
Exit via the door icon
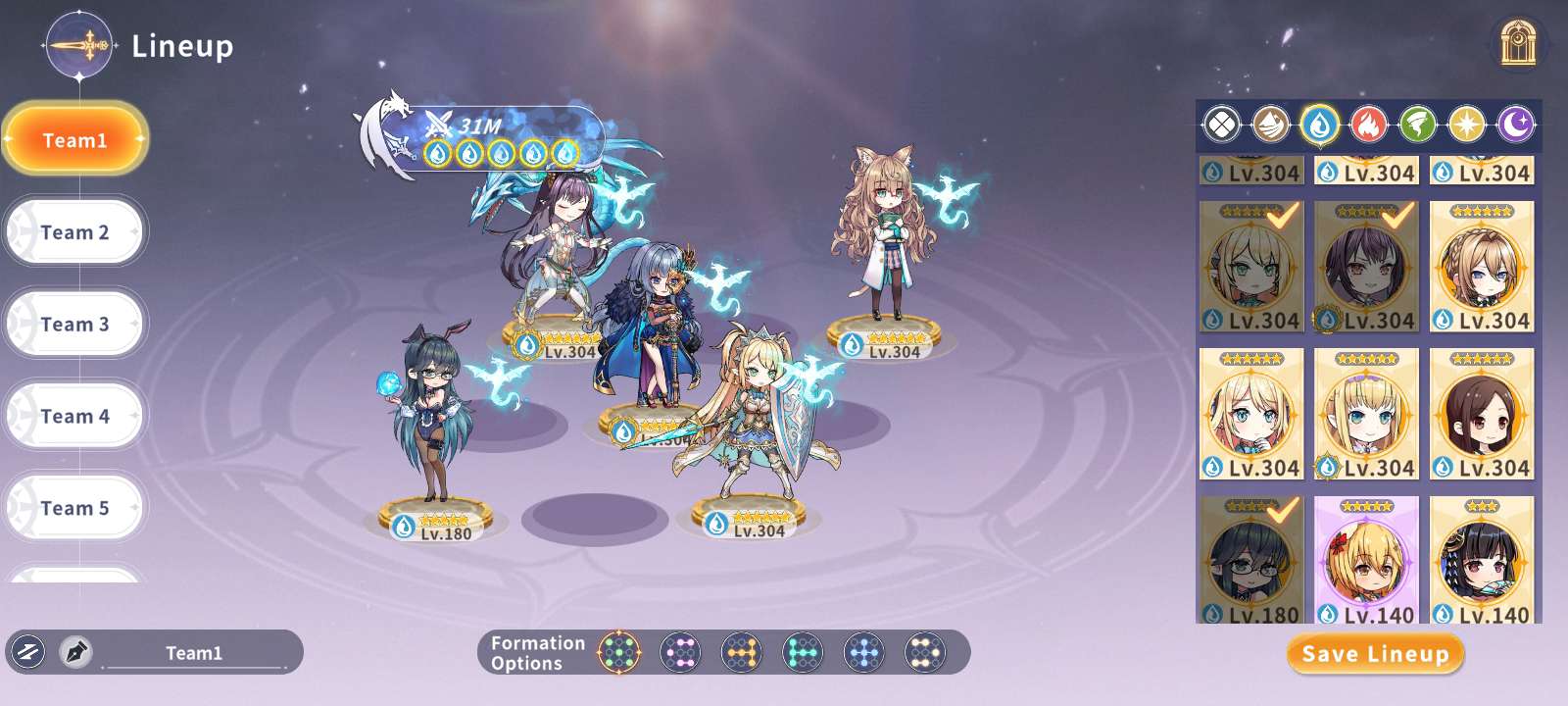pyautogui.click(x=1517, y=44)
